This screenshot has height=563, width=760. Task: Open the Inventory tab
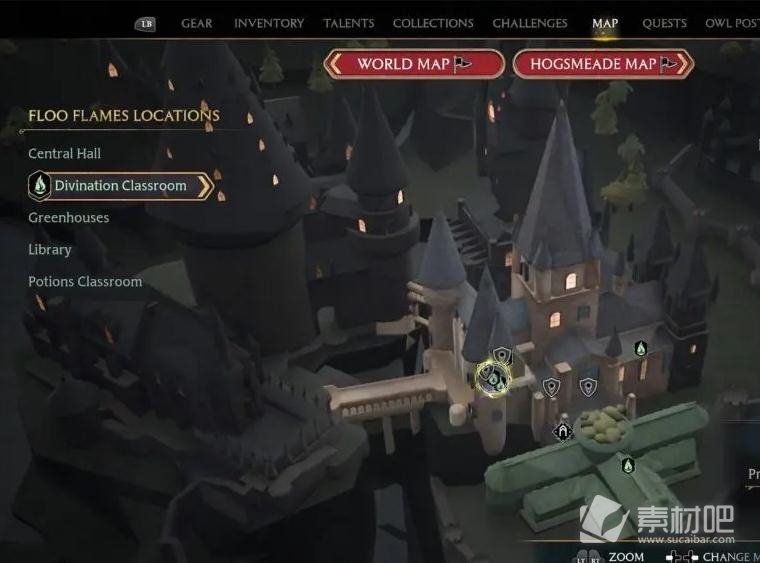pyautogui.click(x=269, y=23)
